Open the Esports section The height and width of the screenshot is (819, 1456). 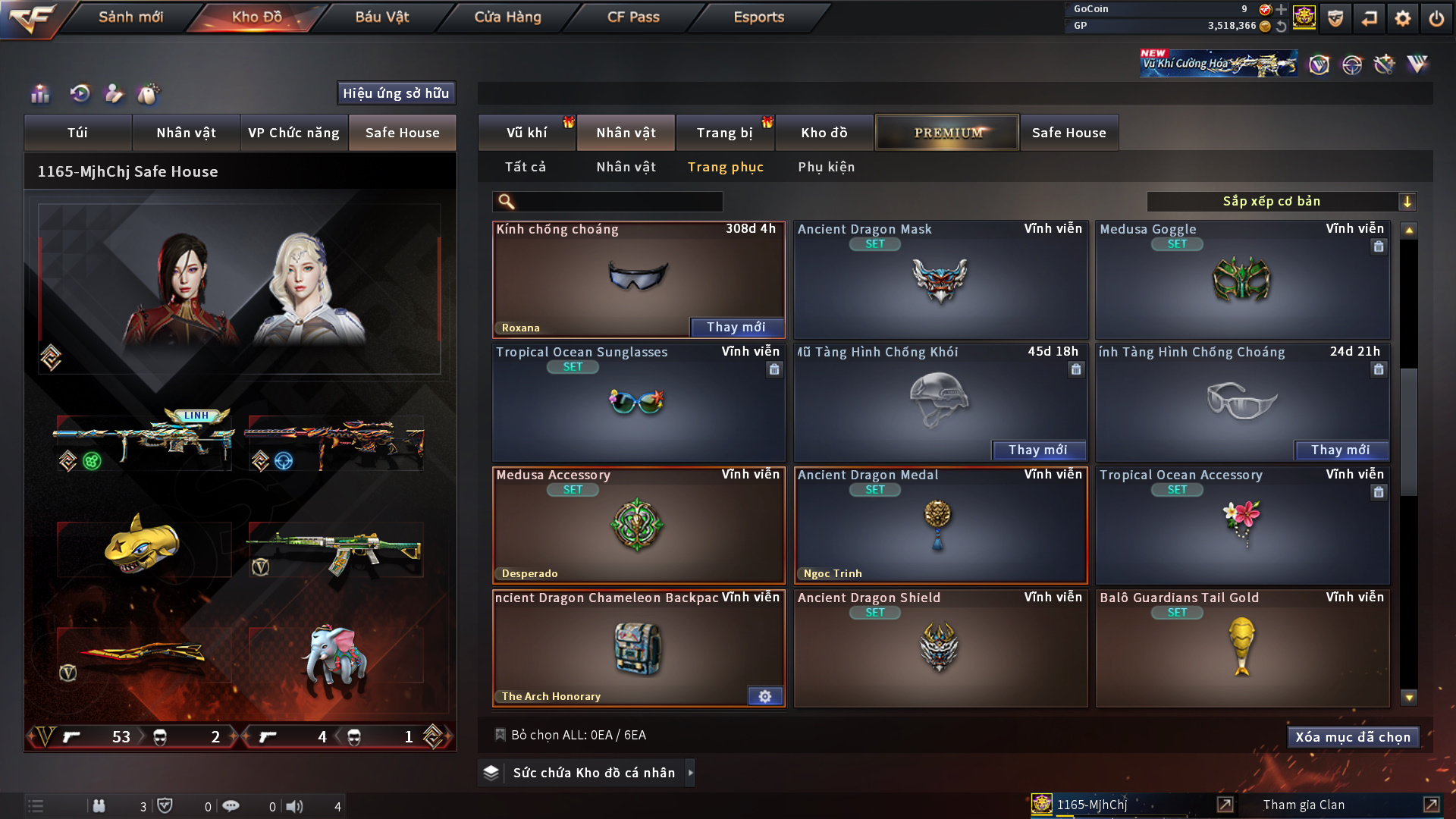coord(758,17)
